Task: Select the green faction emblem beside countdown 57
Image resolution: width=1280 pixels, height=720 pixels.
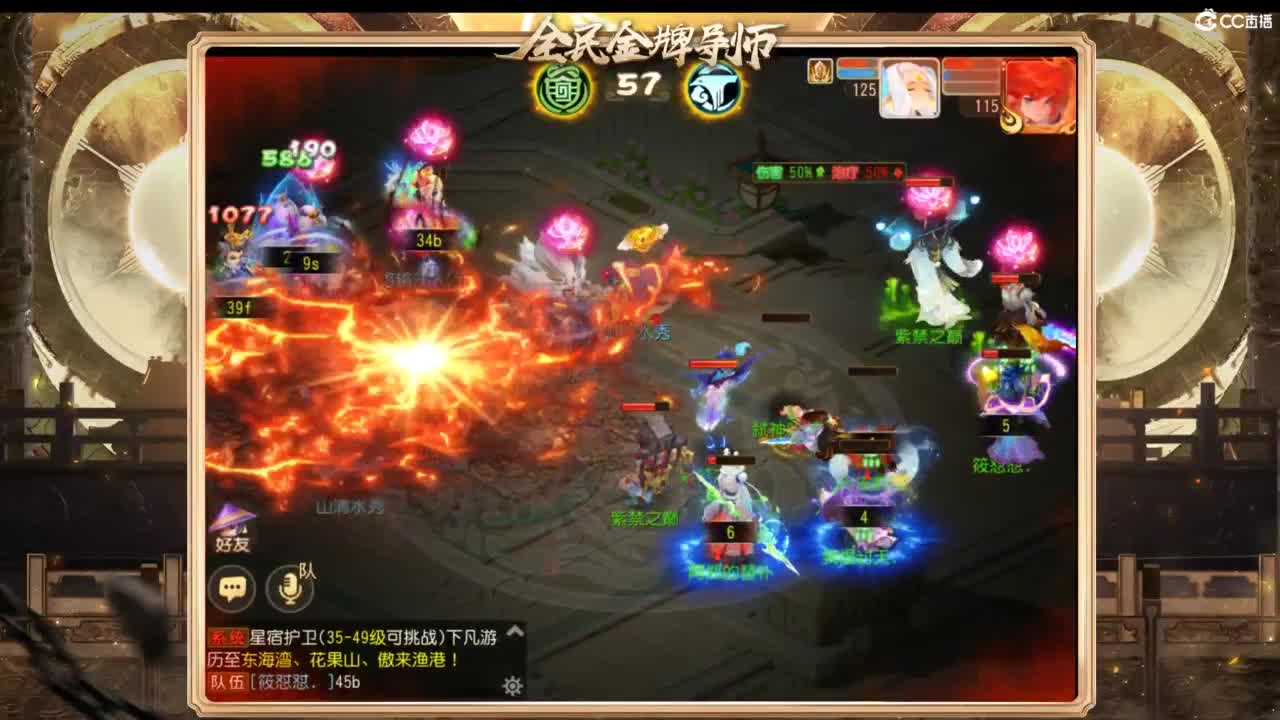Action: pyautogui.click(x=562, y=88)
